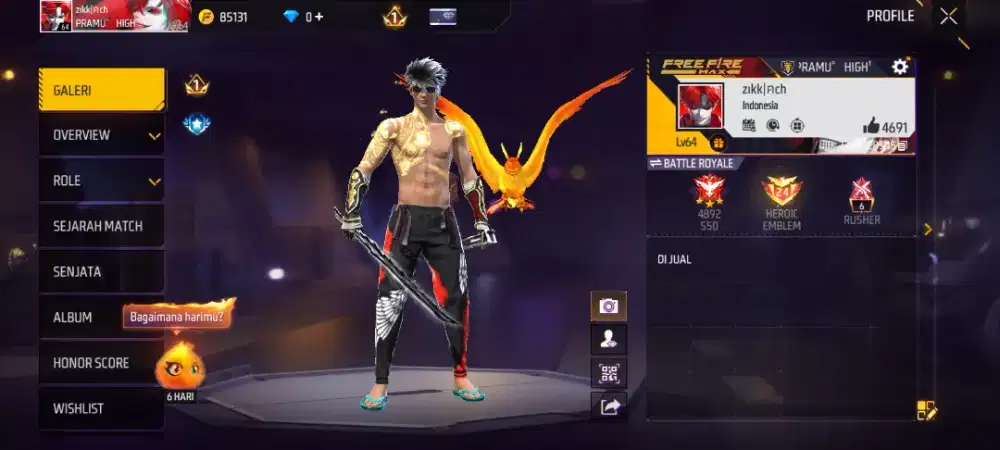Open profile settings gear icon

click(900, 67)
